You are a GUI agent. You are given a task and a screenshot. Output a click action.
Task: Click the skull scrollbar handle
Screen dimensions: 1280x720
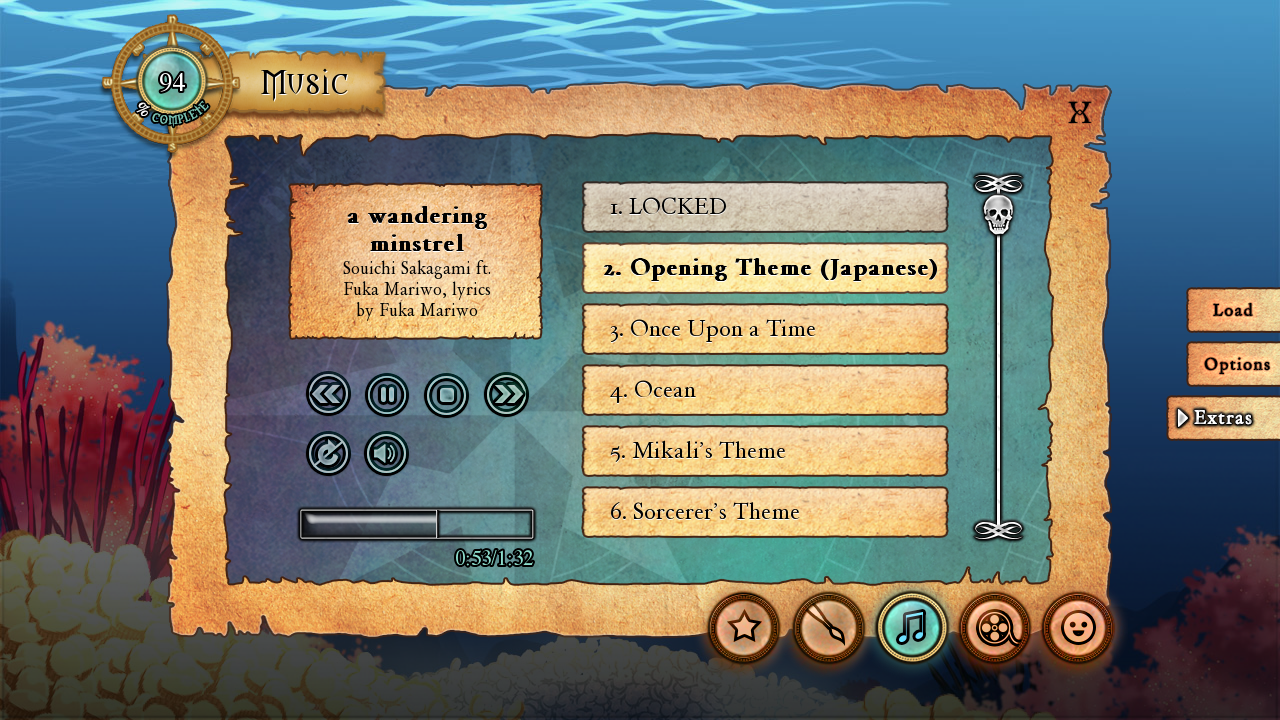click(998, 214)
